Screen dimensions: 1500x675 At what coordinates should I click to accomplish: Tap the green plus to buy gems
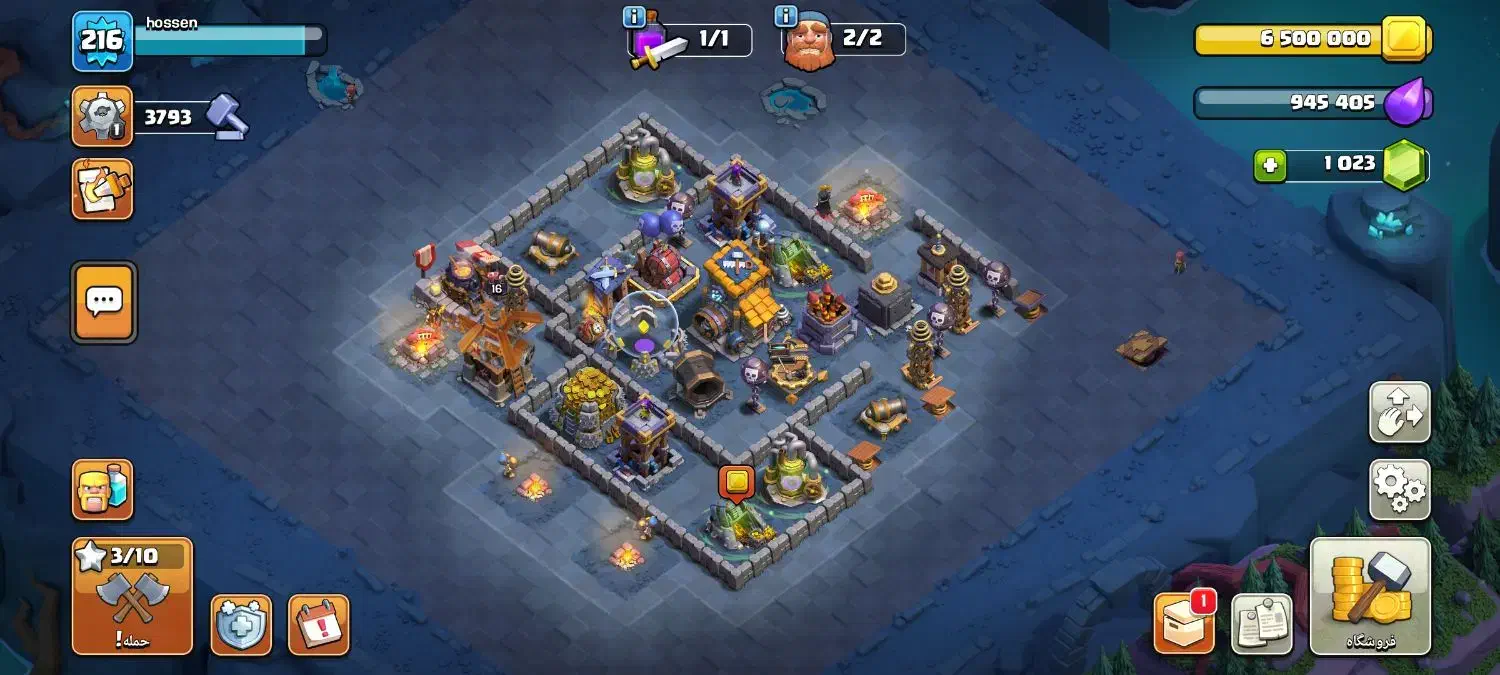coord(1270,165)
